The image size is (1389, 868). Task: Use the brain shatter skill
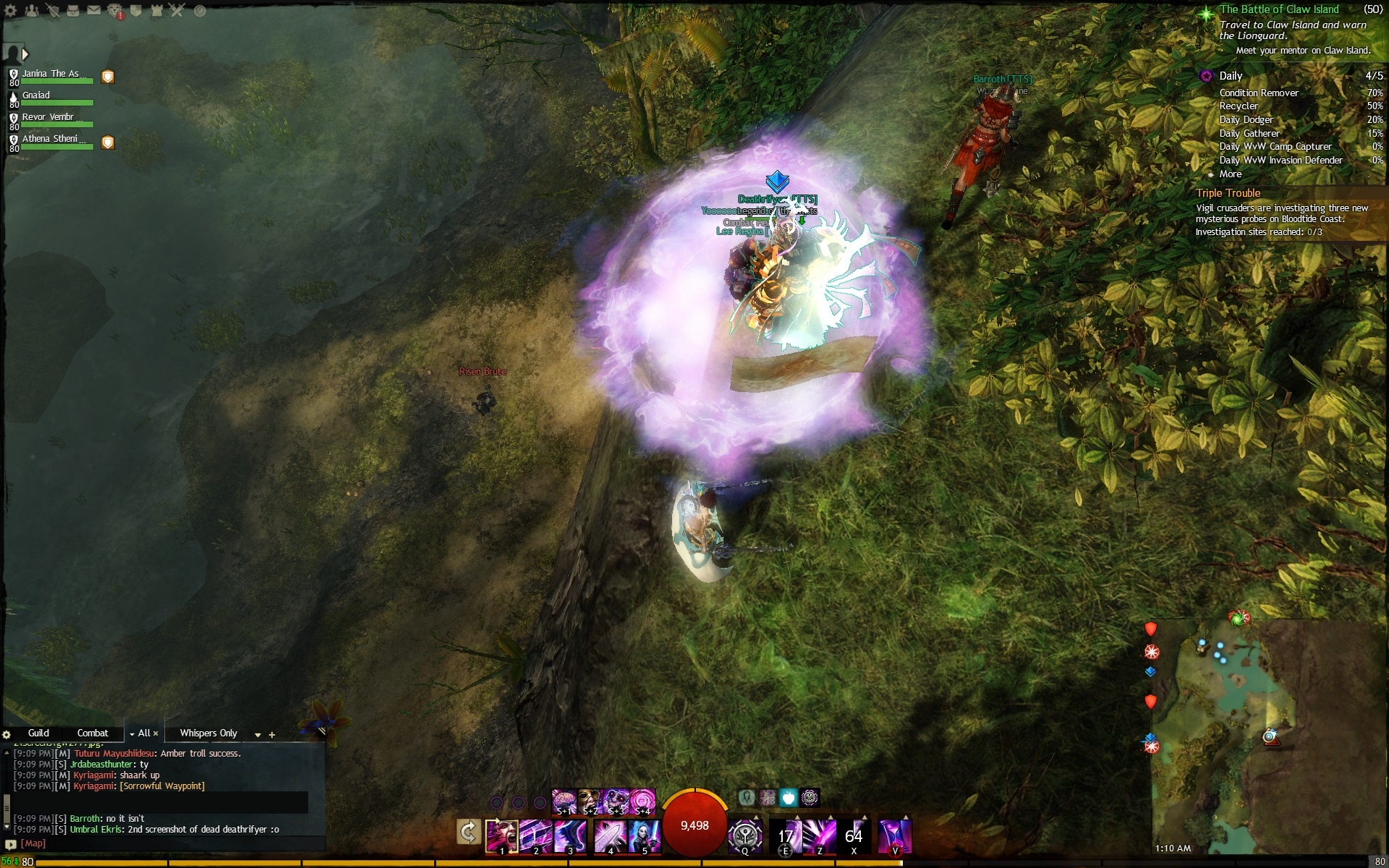(564, 801)
